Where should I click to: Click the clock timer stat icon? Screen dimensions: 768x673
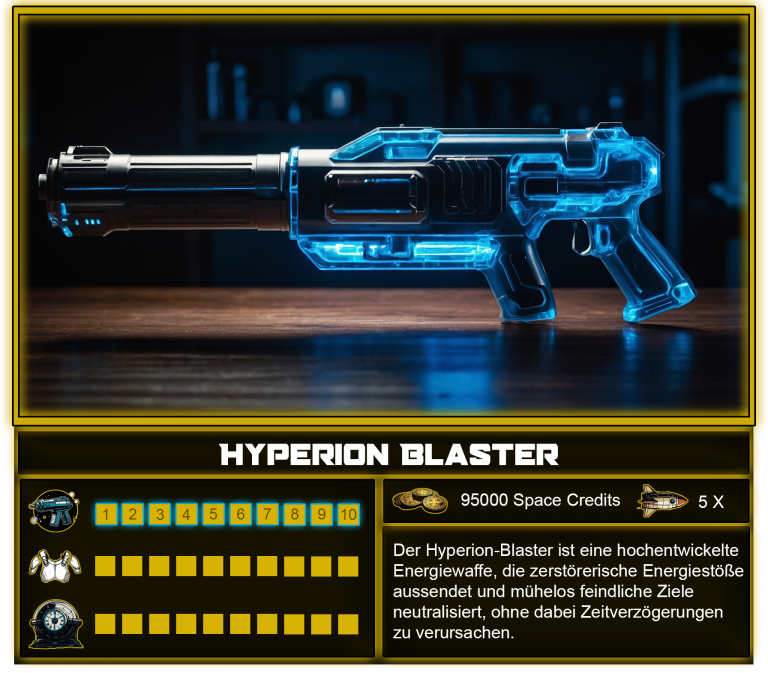(54, 622)
